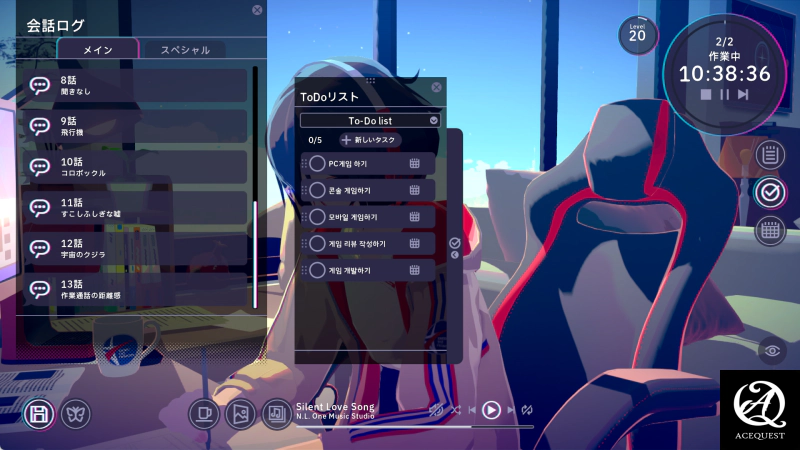Open the calendar for 모바일 게임하기 task
Viewport: 800px width, 450px height.
click(x=414, y=217)
